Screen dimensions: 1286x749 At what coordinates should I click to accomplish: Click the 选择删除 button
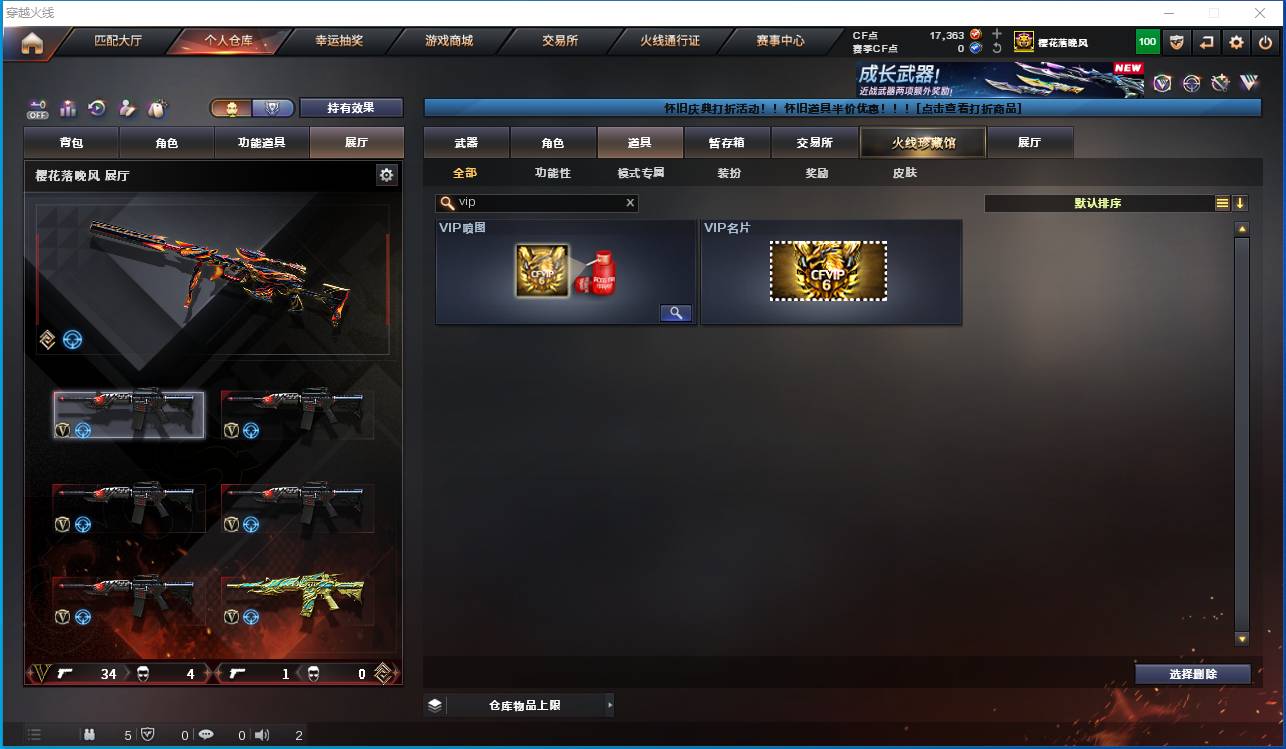point(1193,673)
